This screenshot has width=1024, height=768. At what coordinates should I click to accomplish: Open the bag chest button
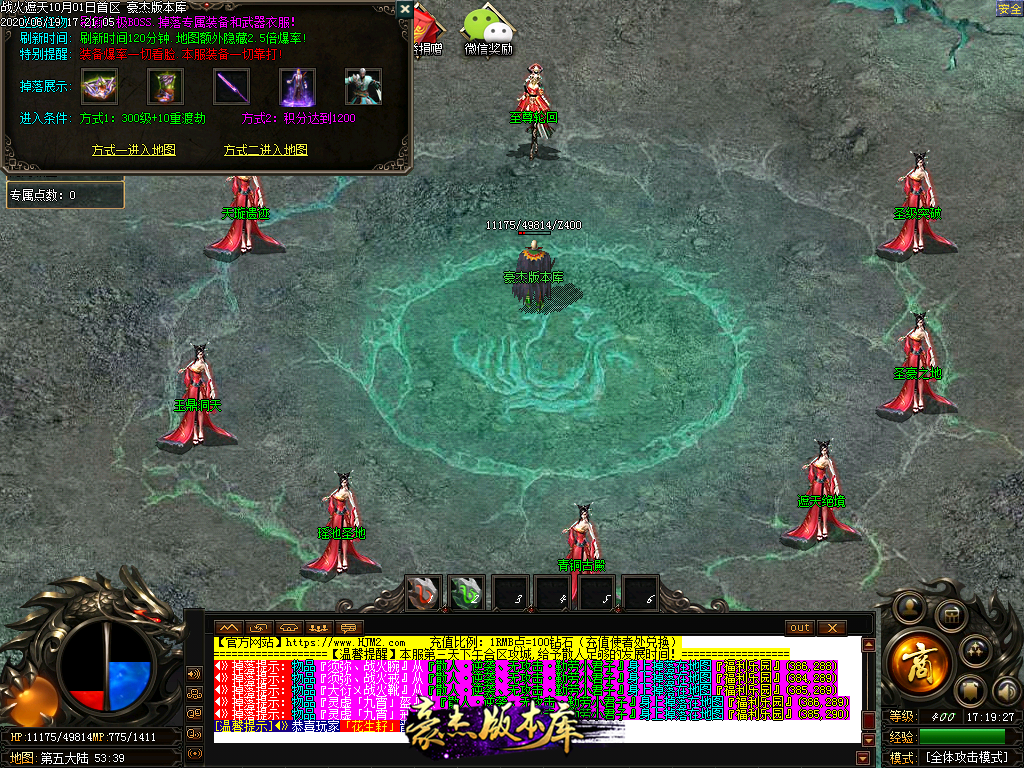pos(950,615)
